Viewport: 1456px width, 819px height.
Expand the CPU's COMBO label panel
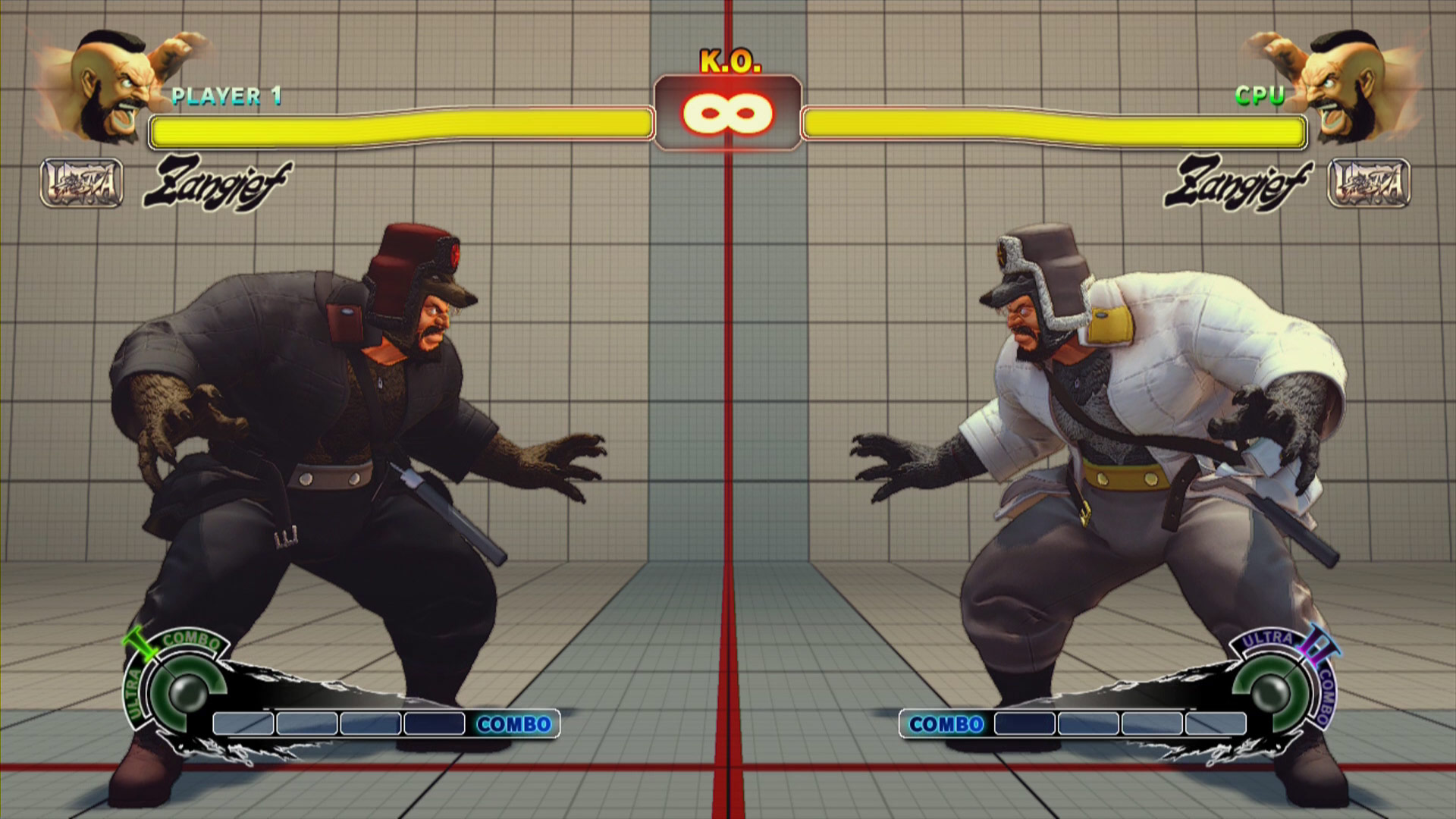pyautogui.click(x=946, y=725)
